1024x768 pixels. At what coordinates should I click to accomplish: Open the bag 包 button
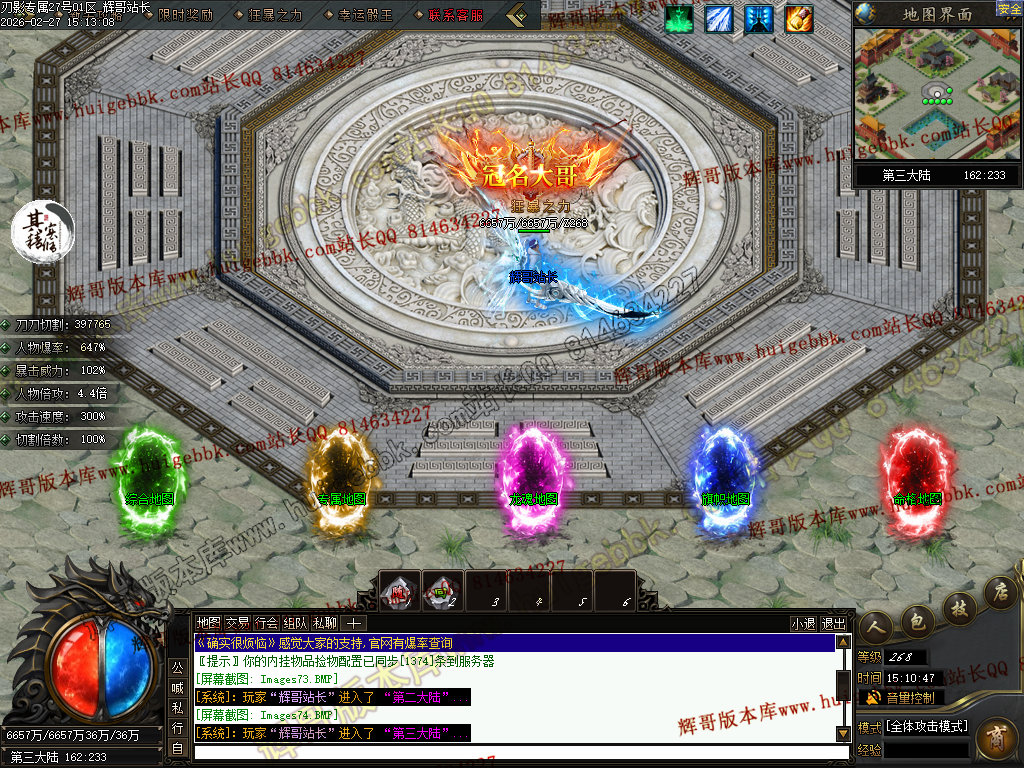pos(915,620)
